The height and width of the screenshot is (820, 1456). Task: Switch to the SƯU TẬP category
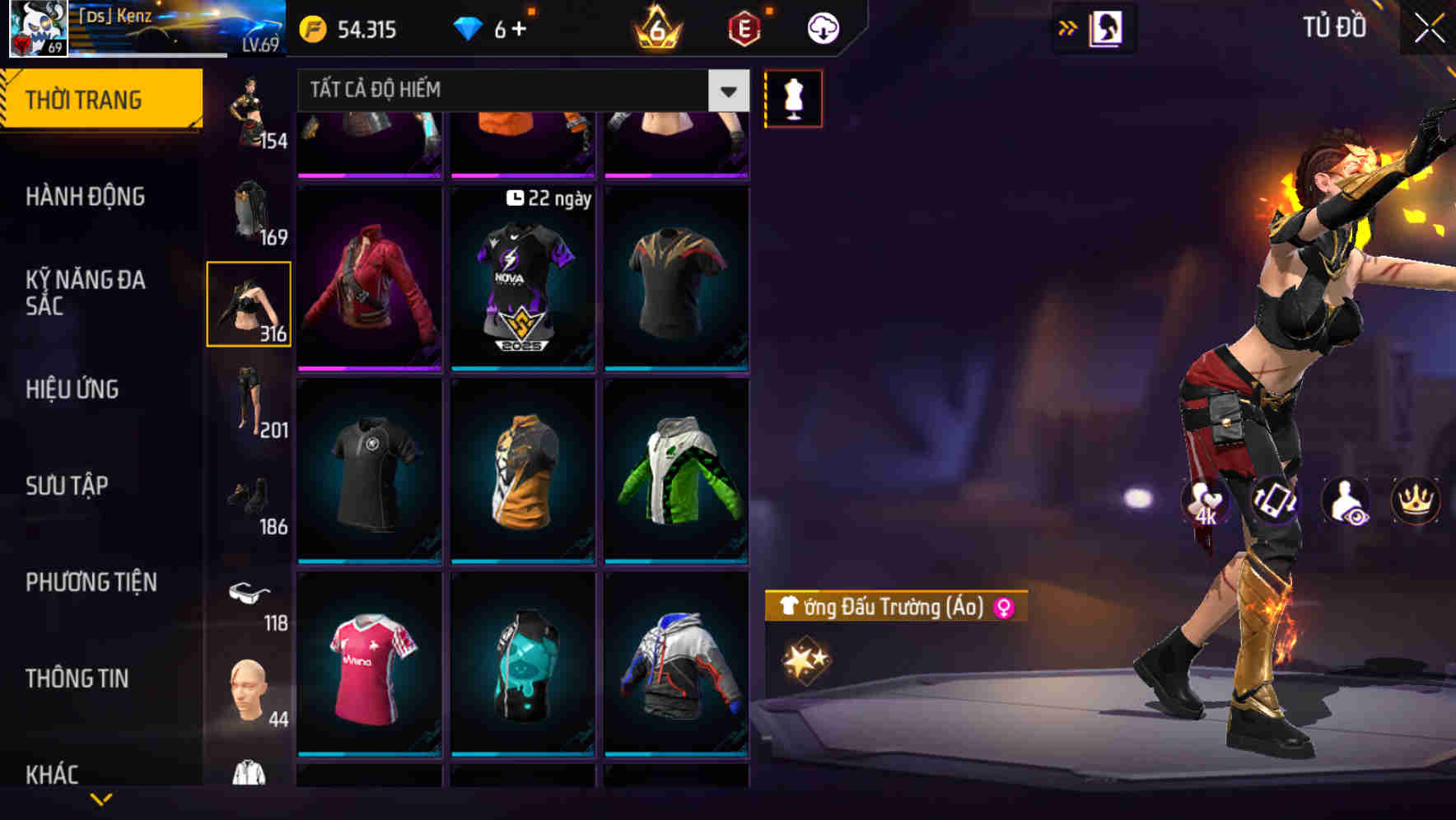(x=68, y=486)
